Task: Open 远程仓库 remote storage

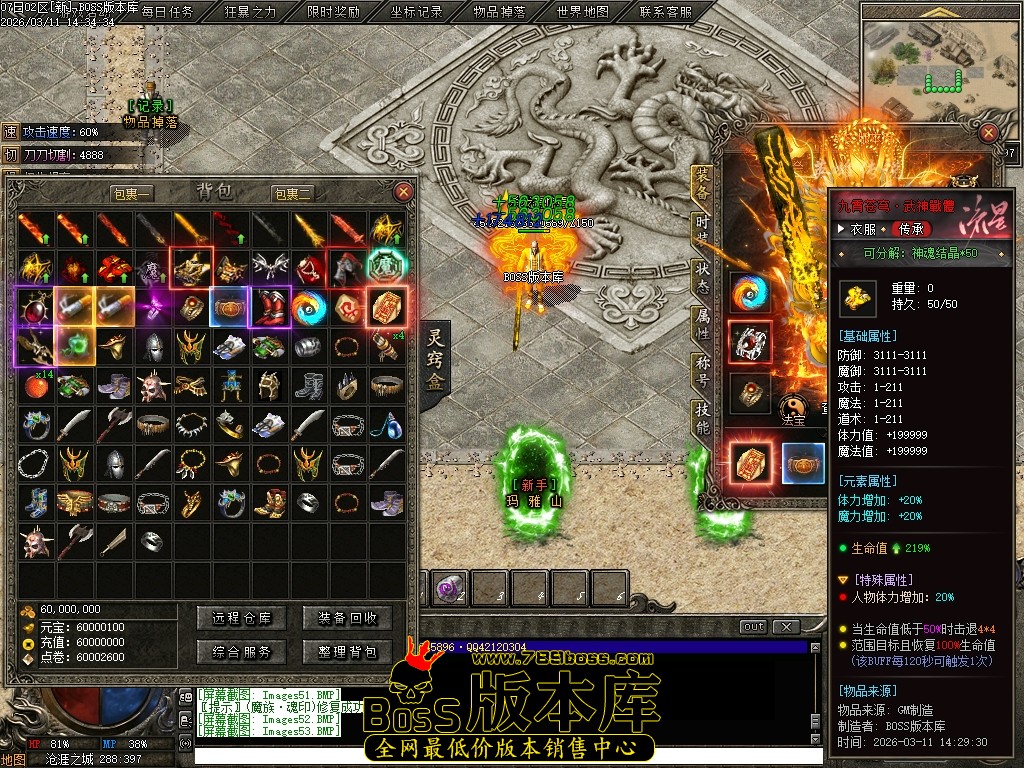Action: pos(235,618)
